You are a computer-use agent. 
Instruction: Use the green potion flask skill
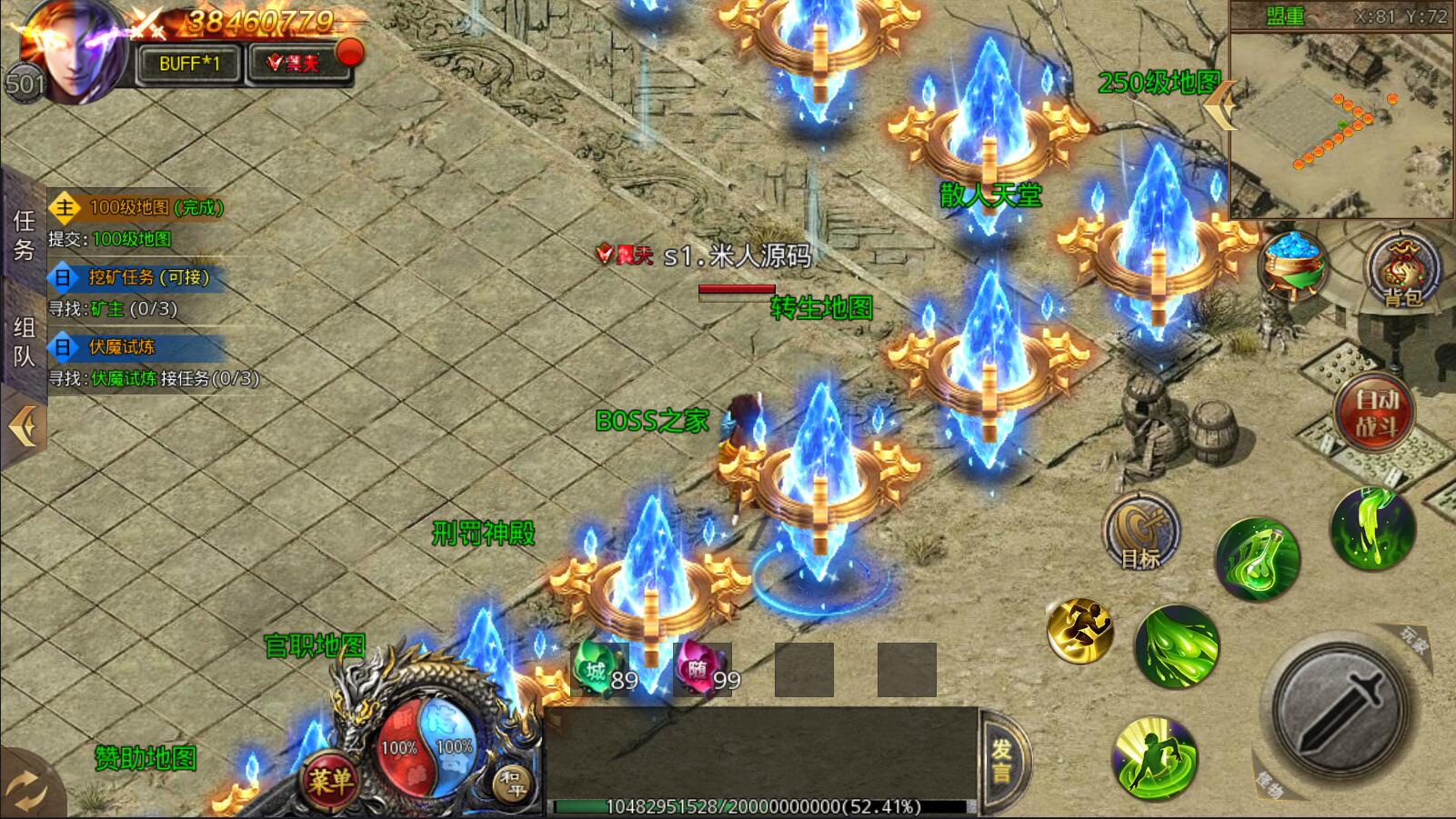(x=1257, y=557)
